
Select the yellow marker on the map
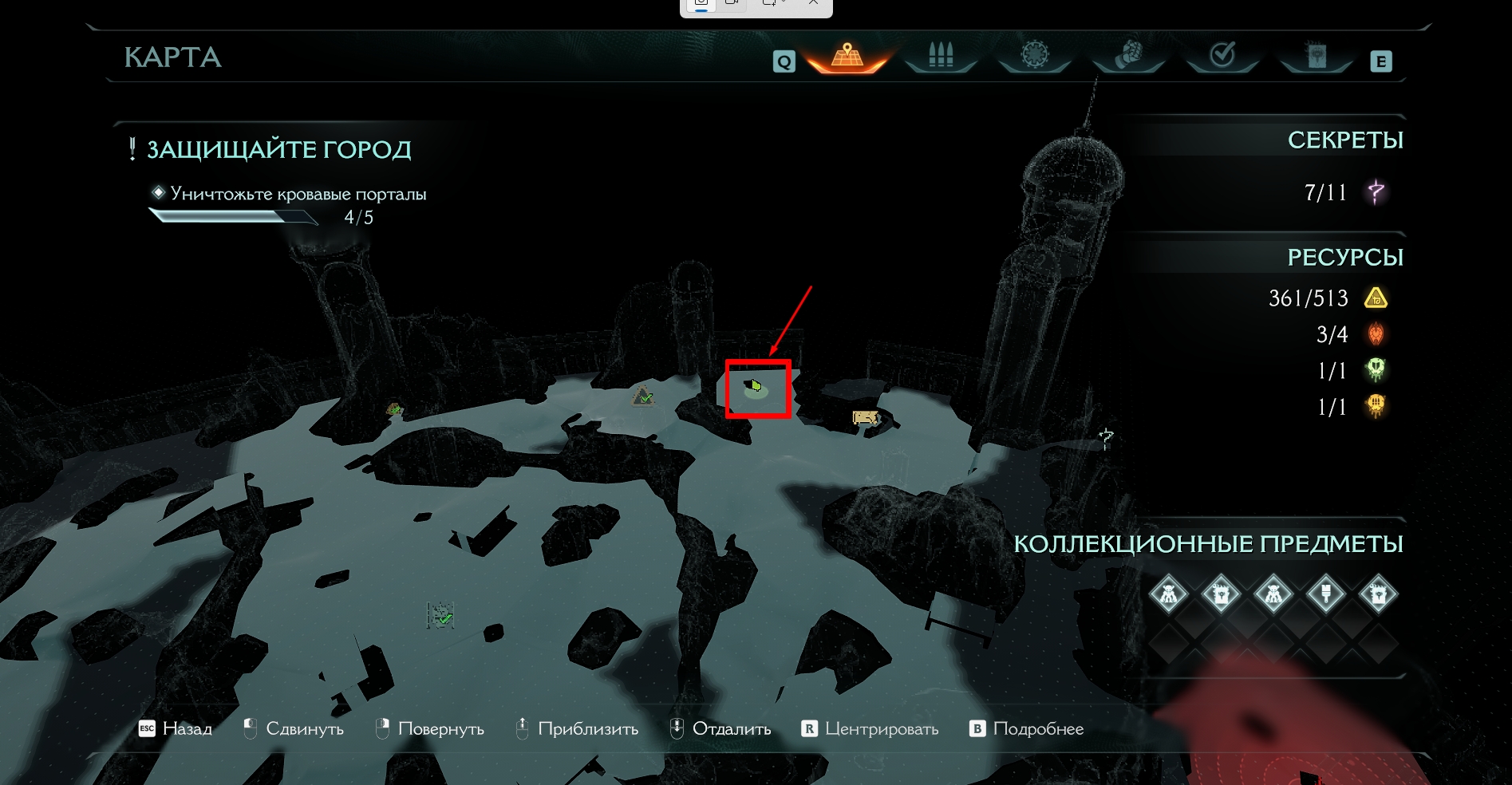click(x=866, y=417)
